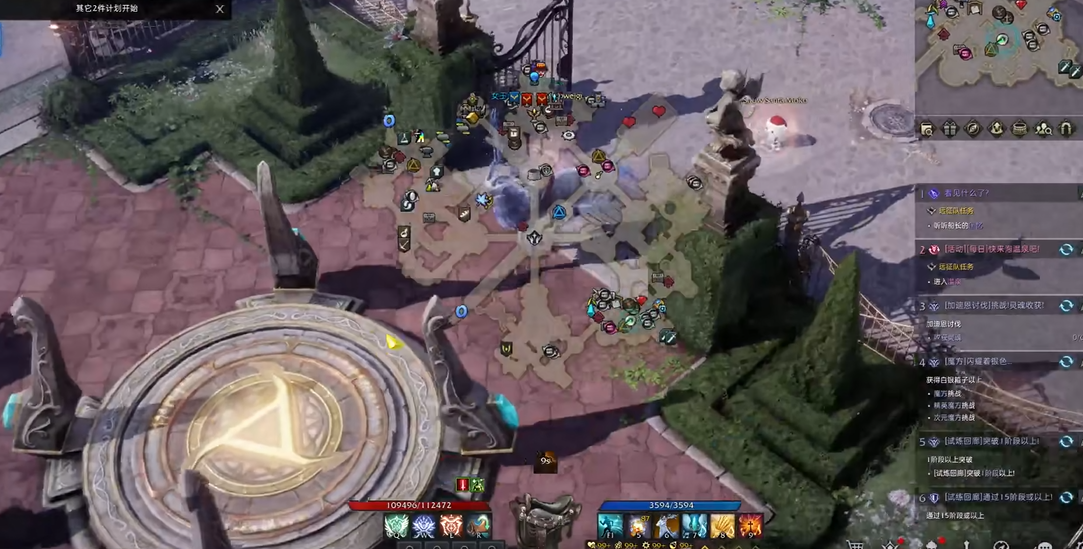
Task: Refresh quest 3 with its cycle button
Action: pyautogui.click(x=1066, y=306)
